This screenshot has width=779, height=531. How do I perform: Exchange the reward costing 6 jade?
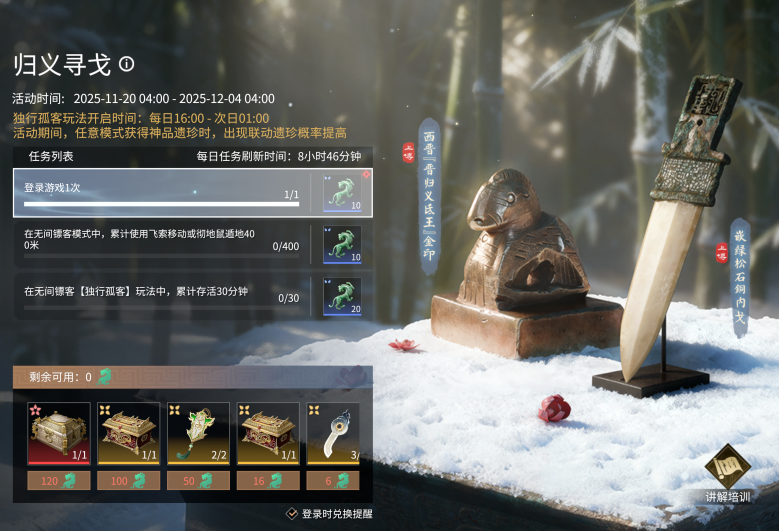click(332, 481)
